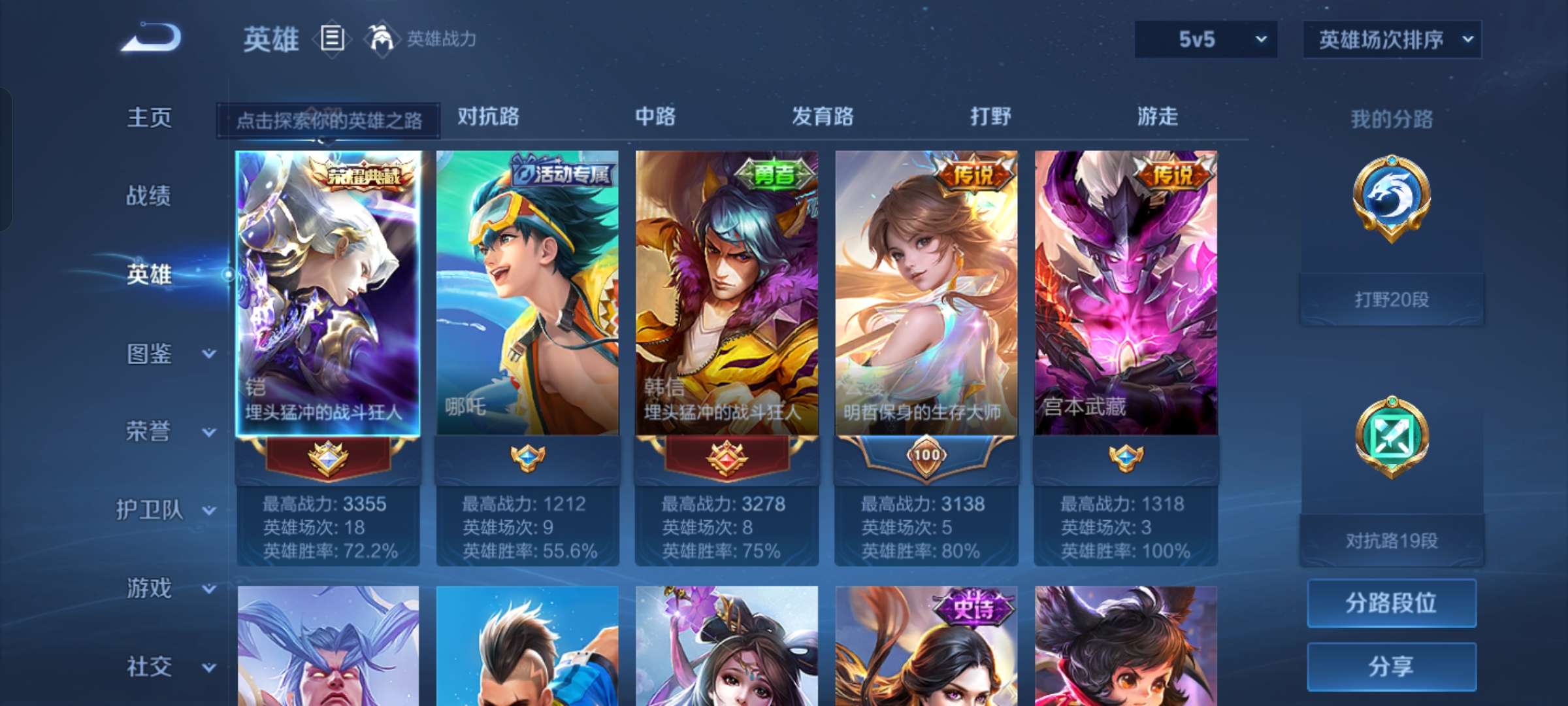Screen dimensions: 1568x706
Task: Click the 100 proficiency badge on the fourth hero
Action: pos(926,458)
